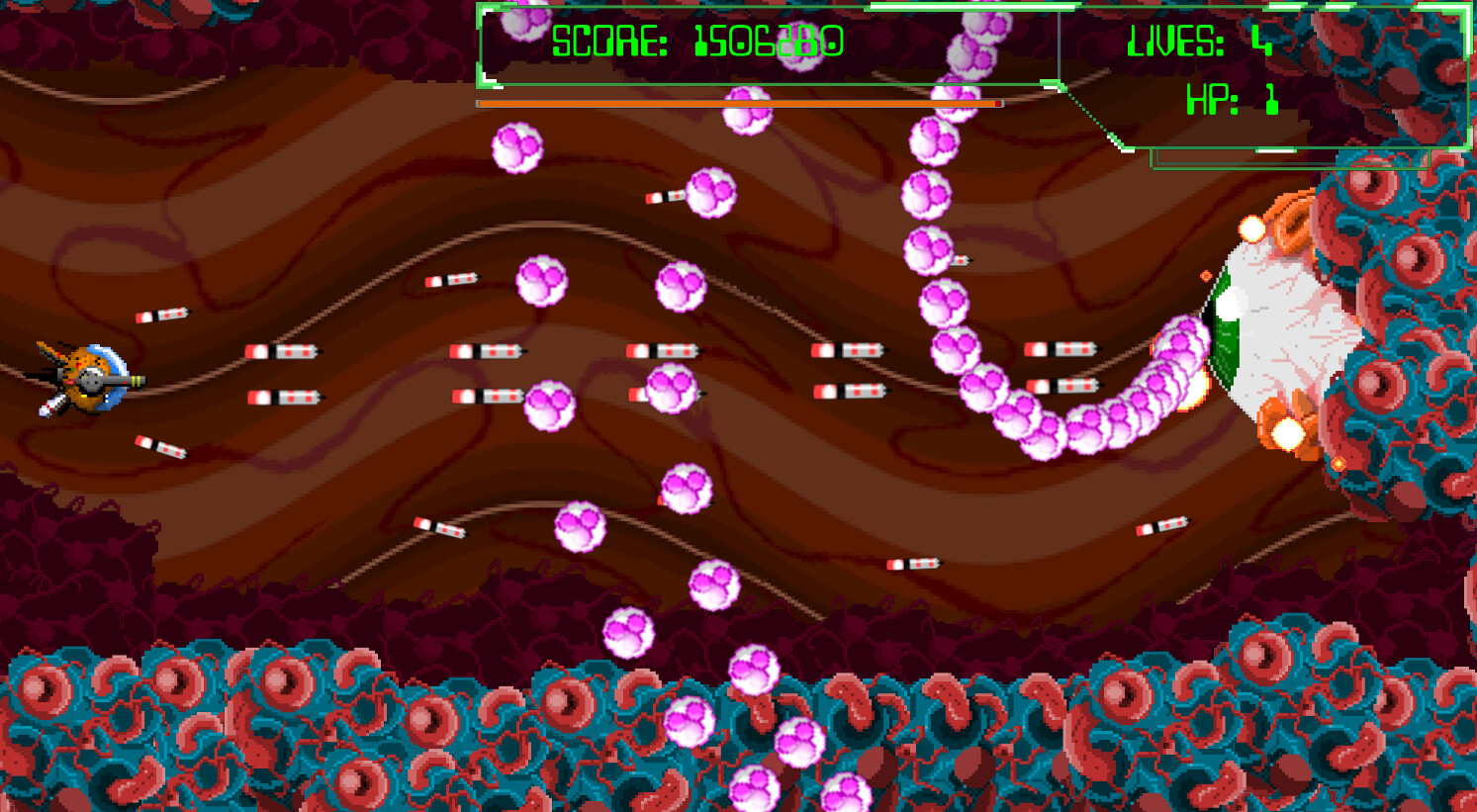Click the green HUD score panel frame
This screenshot has height=812, width=1477.
(x=480, y=45)
